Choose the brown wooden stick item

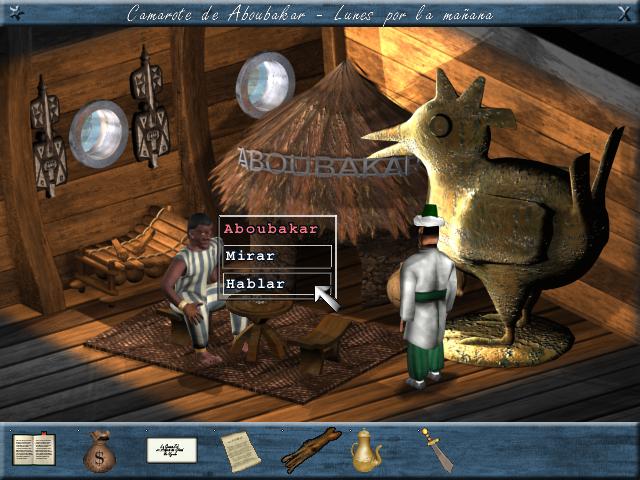point(311,450)
